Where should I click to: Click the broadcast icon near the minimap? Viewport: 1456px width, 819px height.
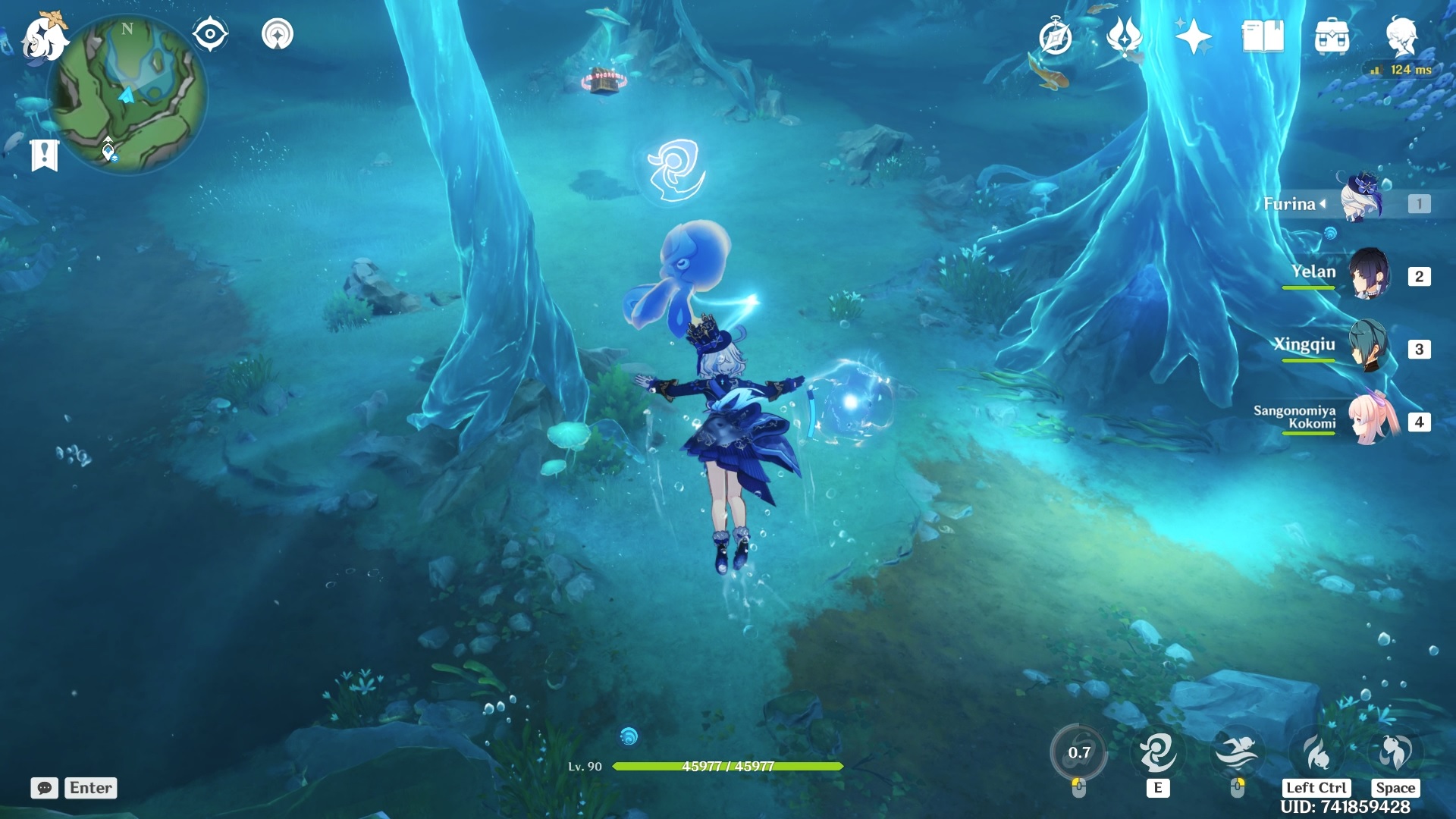click(x=278, y=33)
